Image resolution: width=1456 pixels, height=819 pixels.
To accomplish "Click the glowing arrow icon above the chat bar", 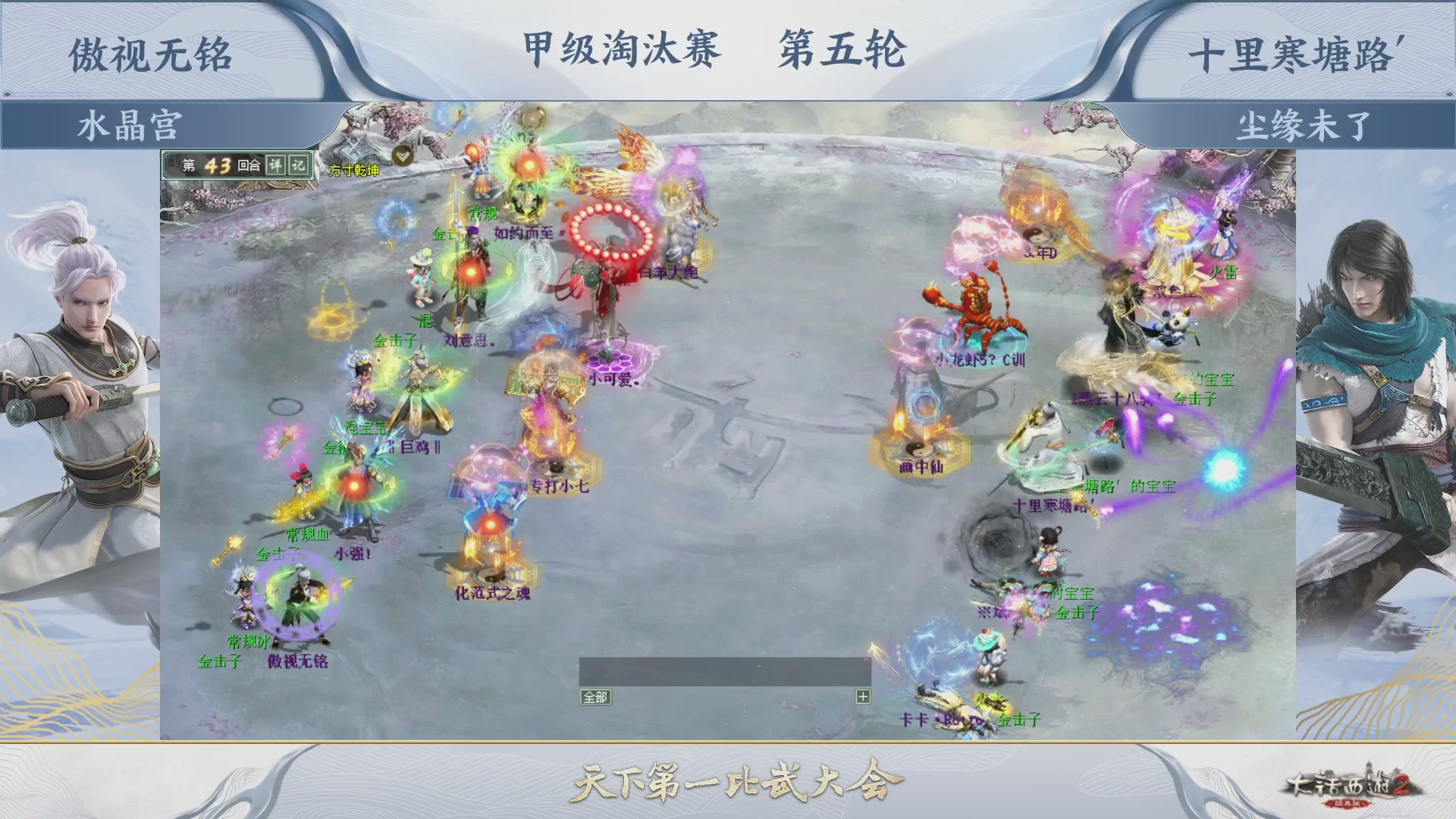I will pos(874,648).
